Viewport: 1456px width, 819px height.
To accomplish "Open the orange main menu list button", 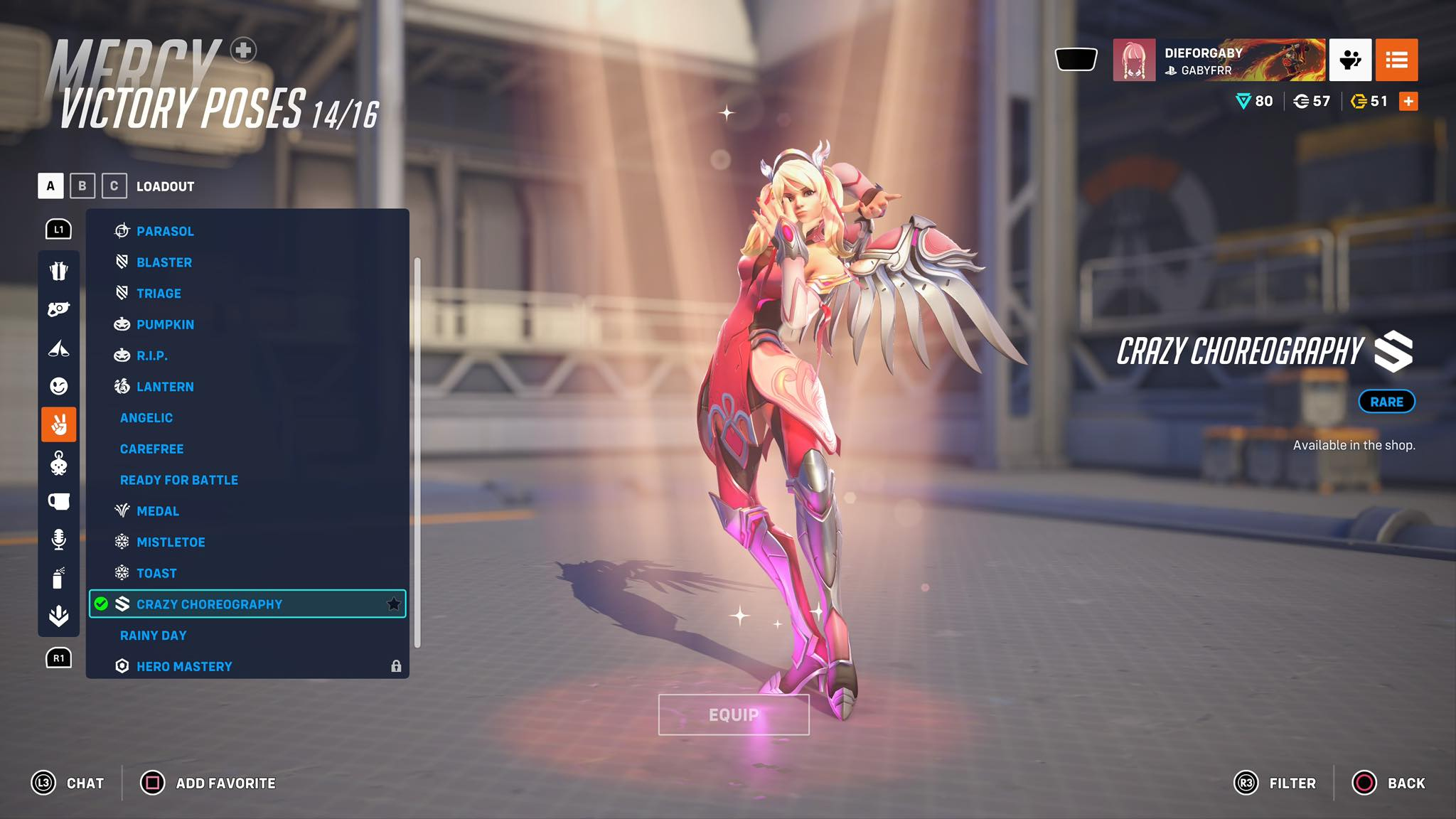I will [1396, 60].
